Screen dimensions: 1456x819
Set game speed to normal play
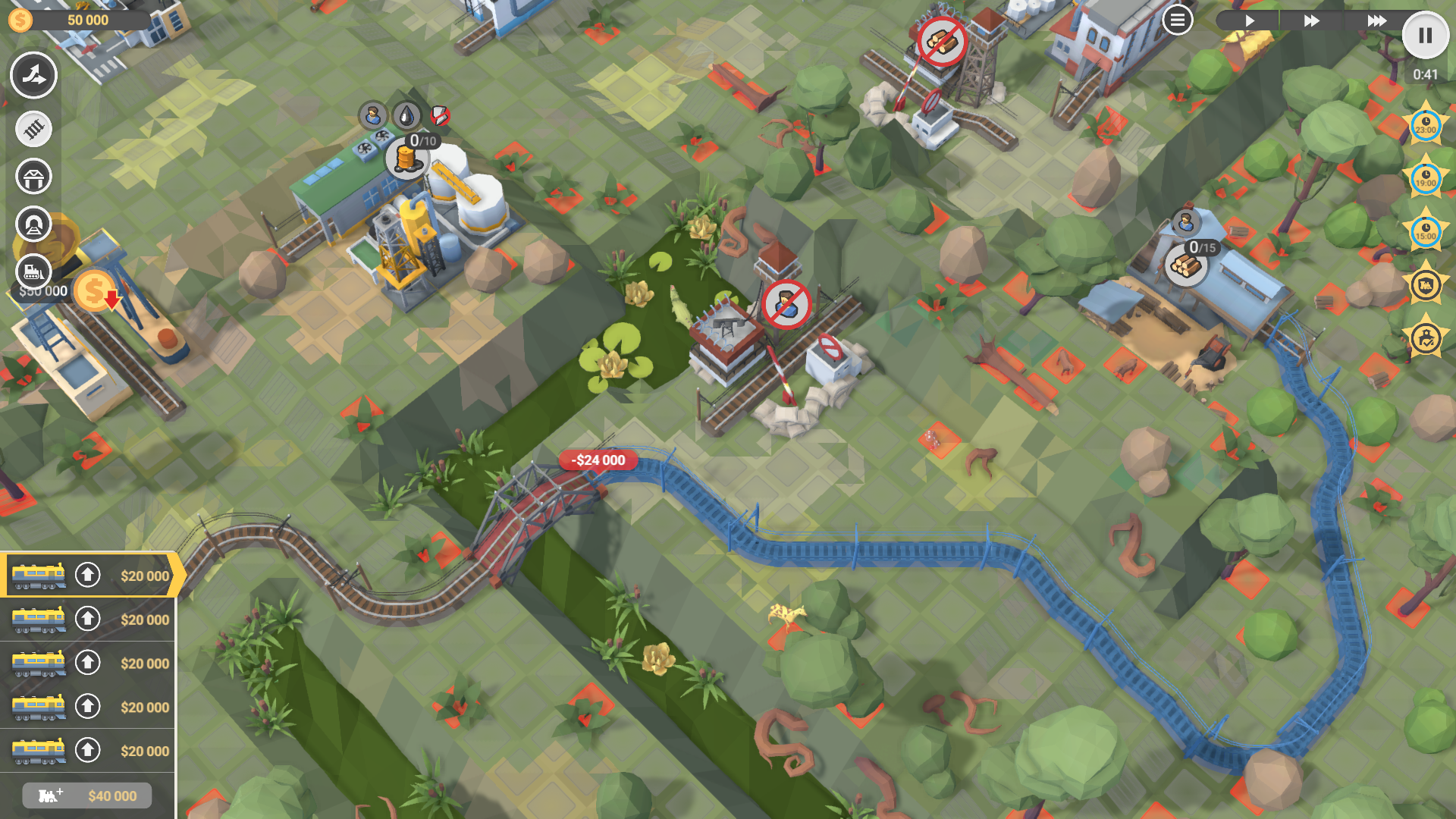(x=1249, y=20)
